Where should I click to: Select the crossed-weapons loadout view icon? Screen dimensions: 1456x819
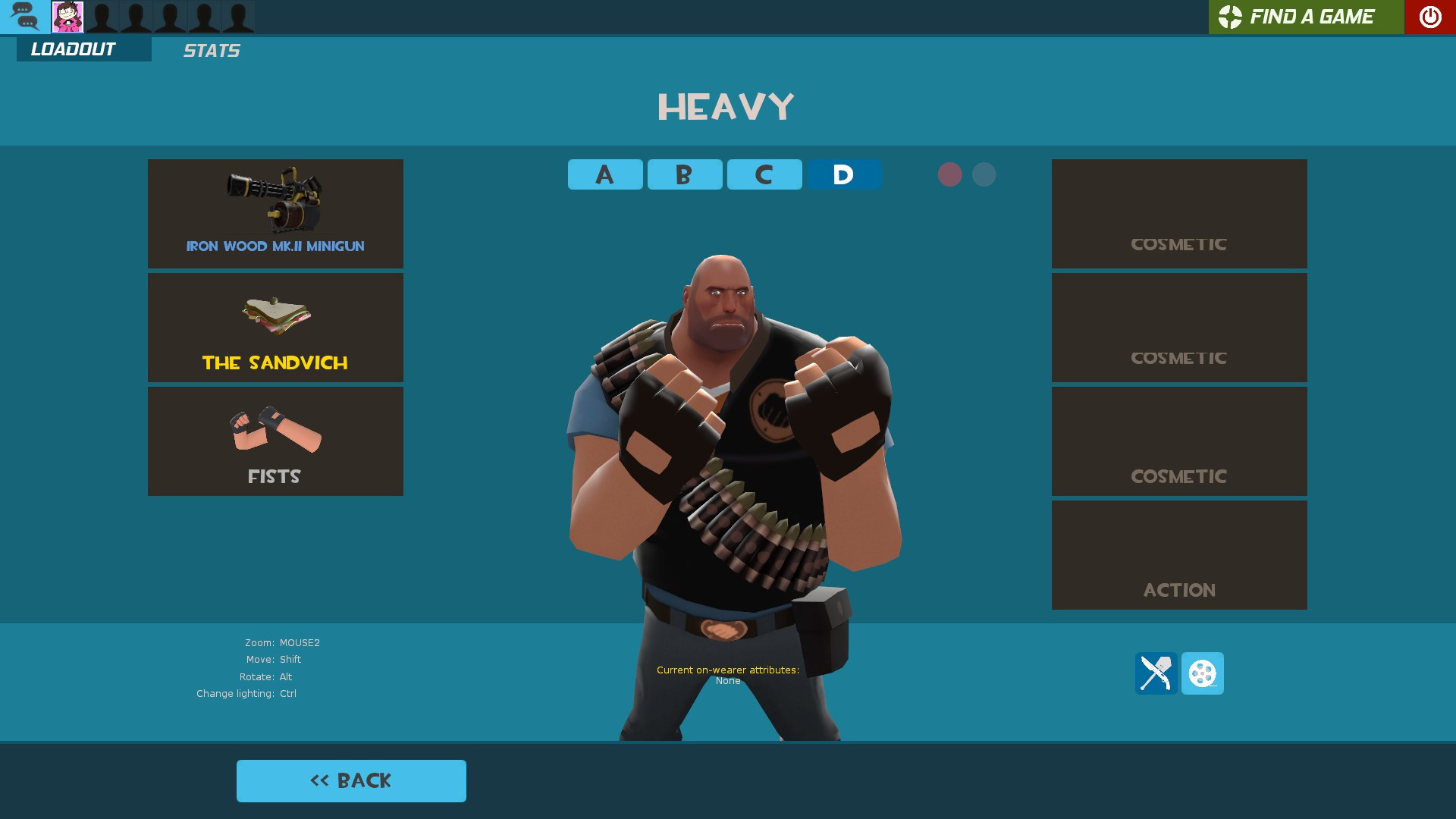(x=1156, y=673)
